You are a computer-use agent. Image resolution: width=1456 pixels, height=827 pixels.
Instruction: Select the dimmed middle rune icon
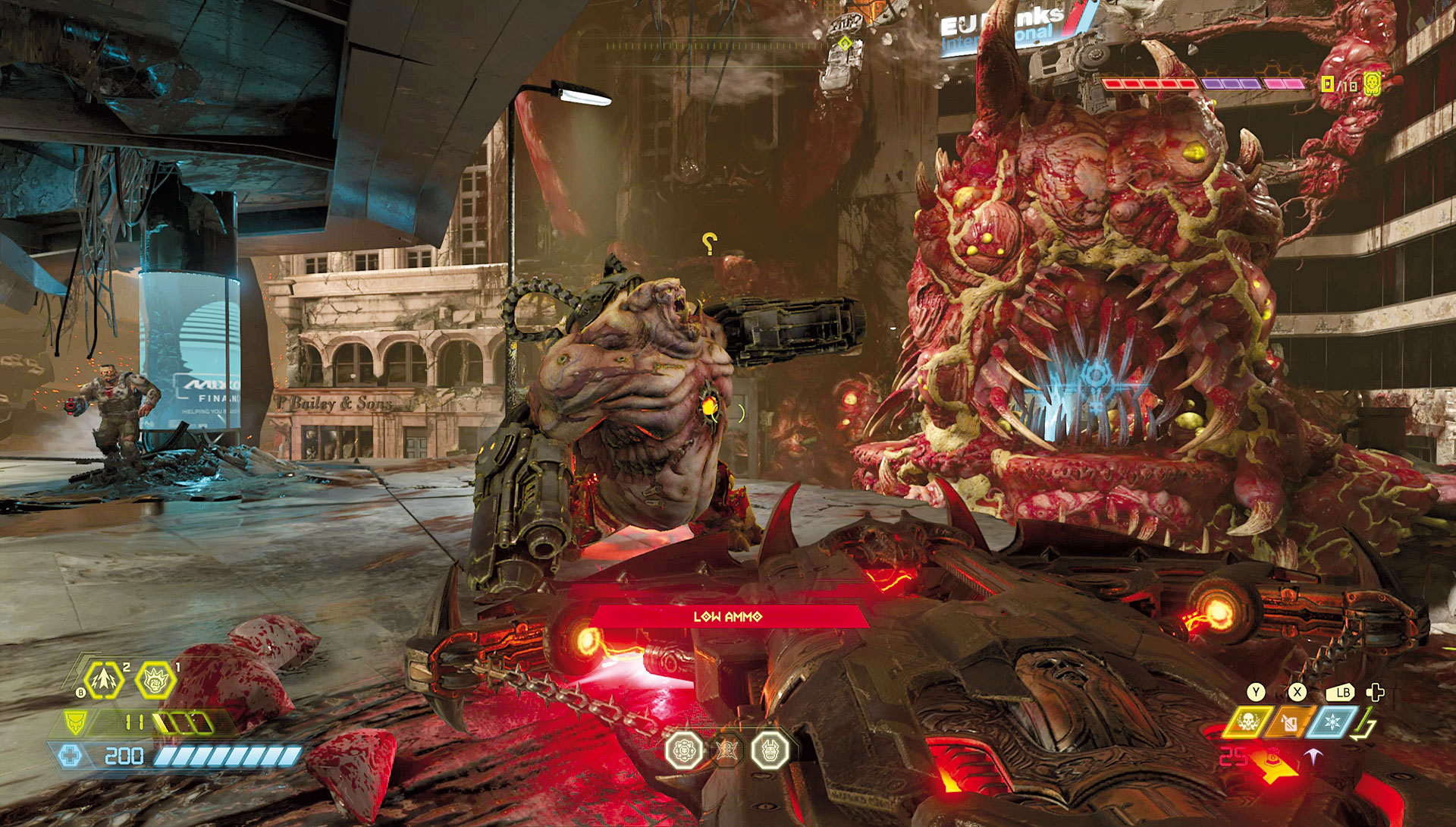point(726,750)
